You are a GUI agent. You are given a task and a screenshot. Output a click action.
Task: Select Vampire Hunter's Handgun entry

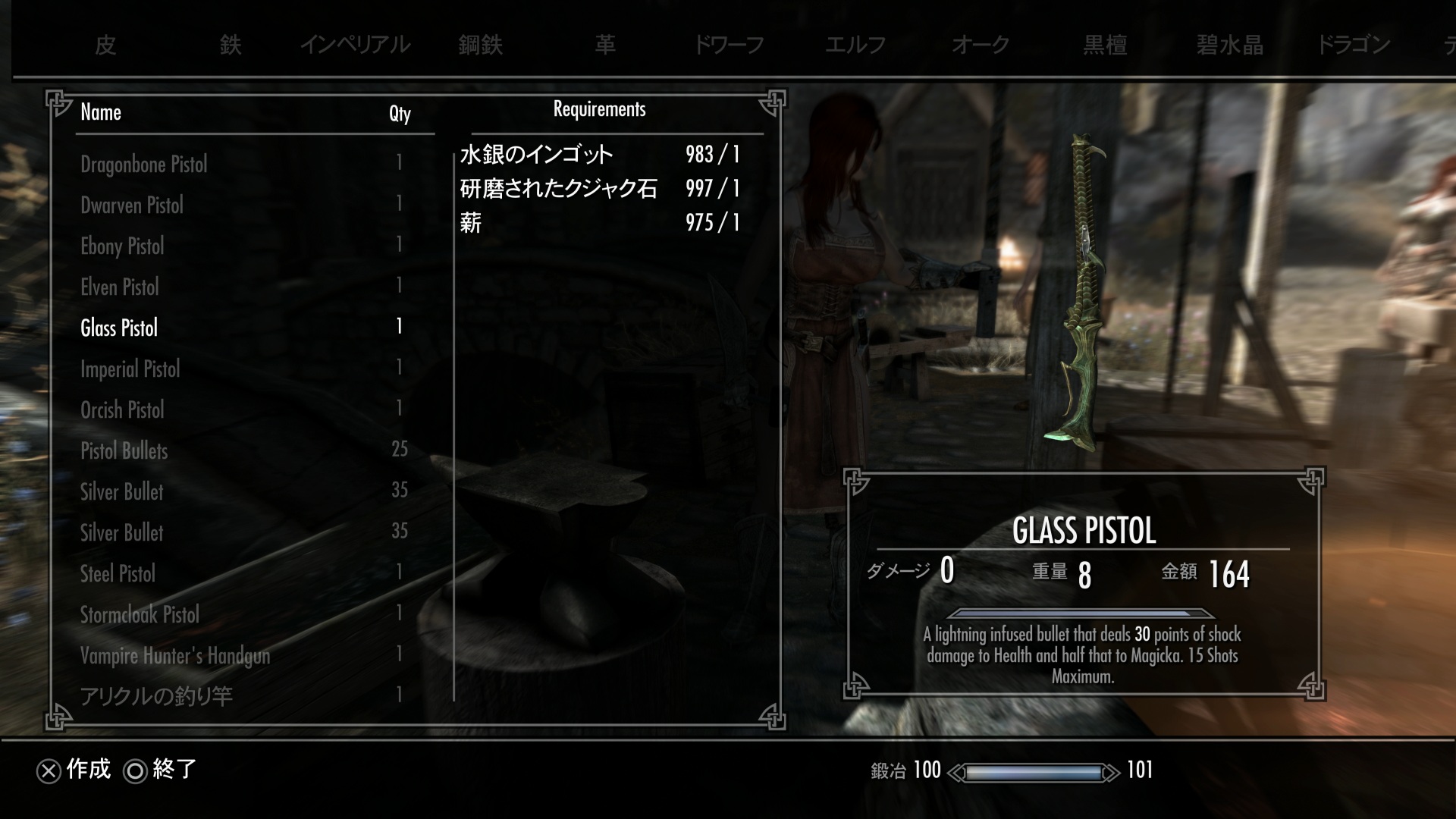tap(175, 656)
